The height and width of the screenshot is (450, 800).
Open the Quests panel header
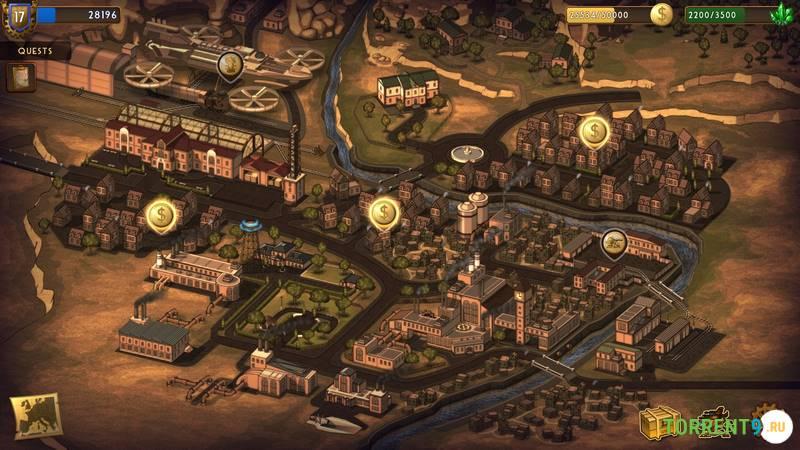35,51
